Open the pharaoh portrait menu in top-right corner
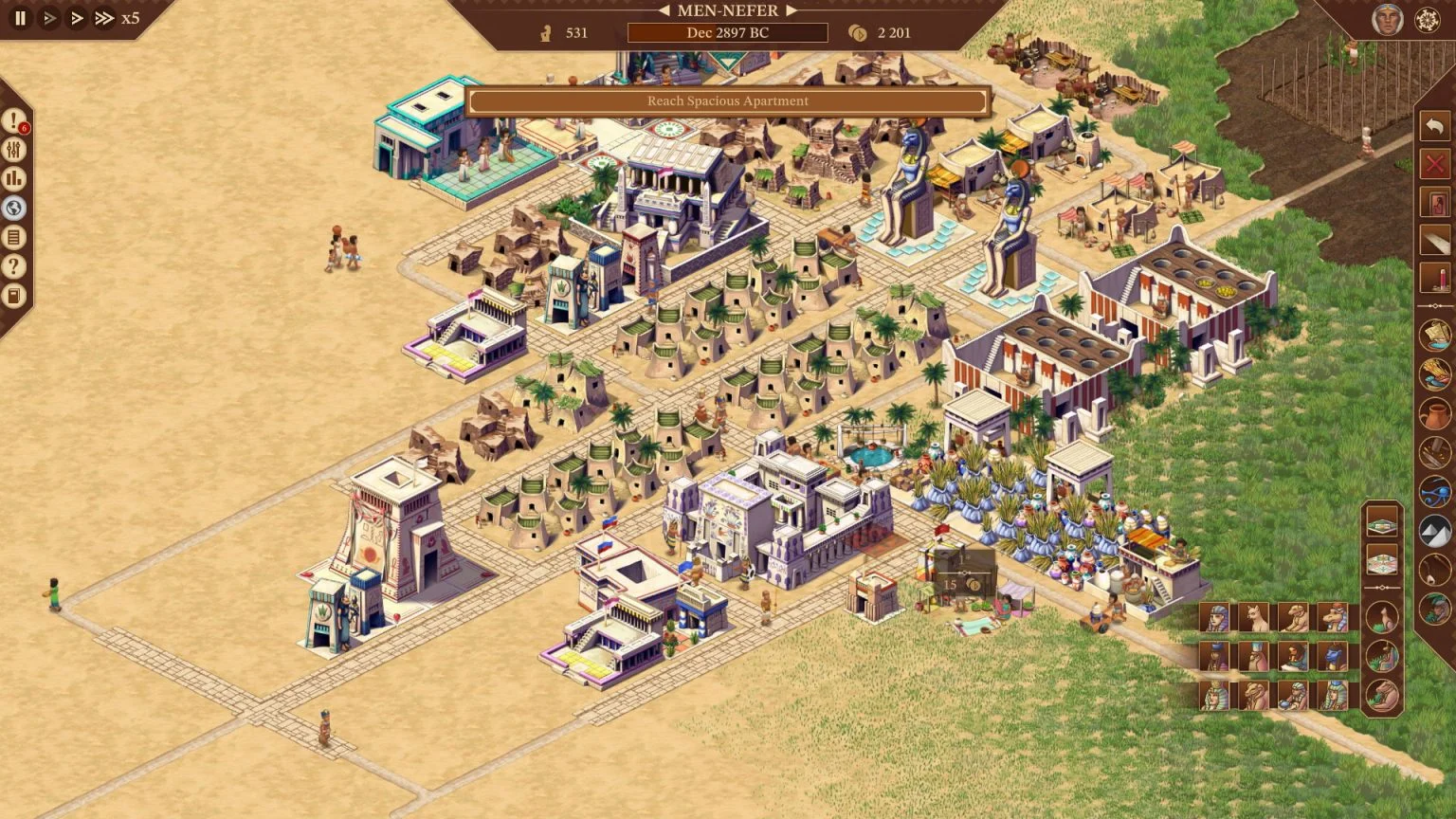Image resolution: width=1456 pixels, height=819 pixels. [1386, 17]
